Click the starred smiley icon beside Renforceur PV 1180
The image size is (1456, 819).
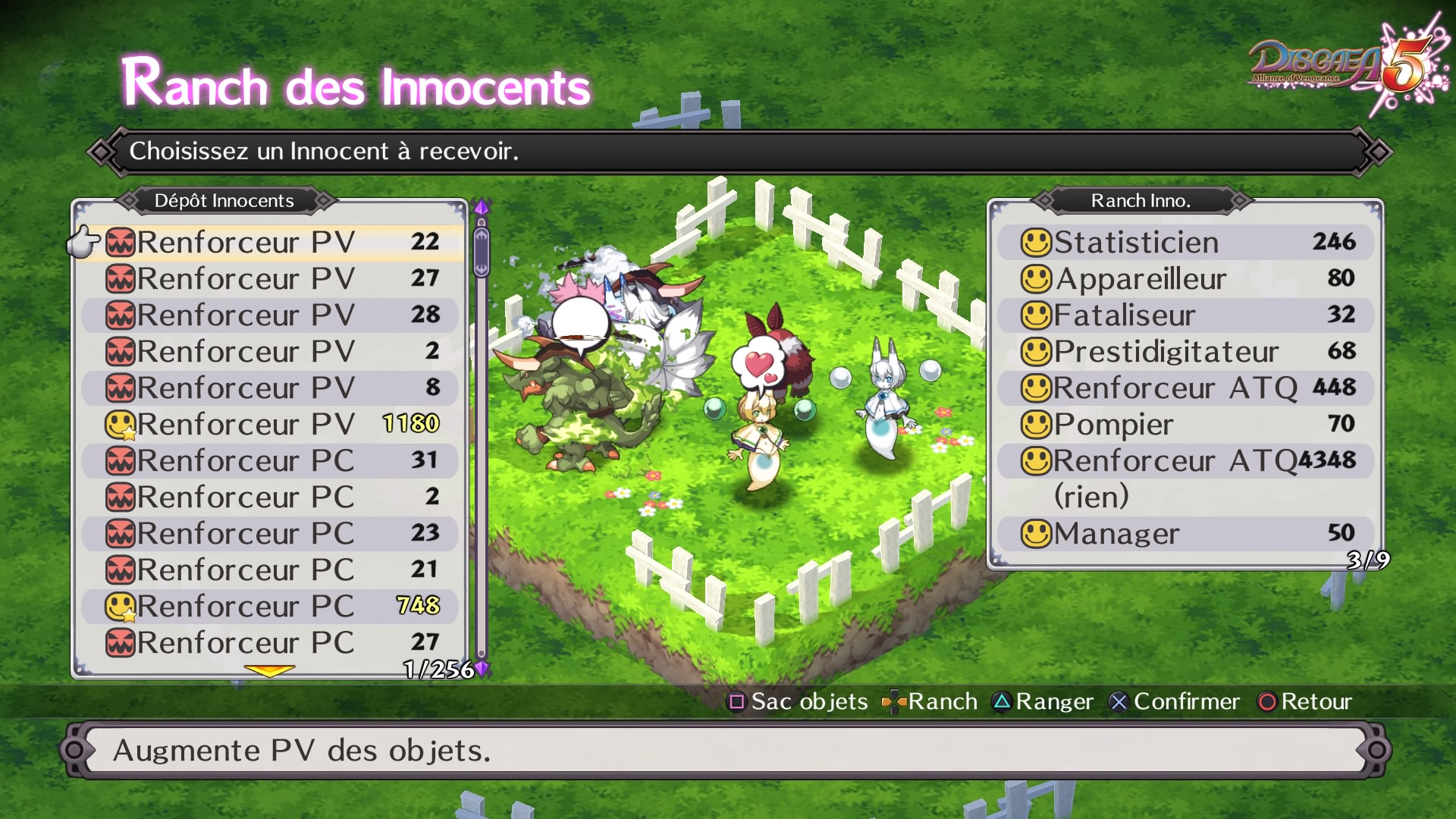(x=121, y=424)
